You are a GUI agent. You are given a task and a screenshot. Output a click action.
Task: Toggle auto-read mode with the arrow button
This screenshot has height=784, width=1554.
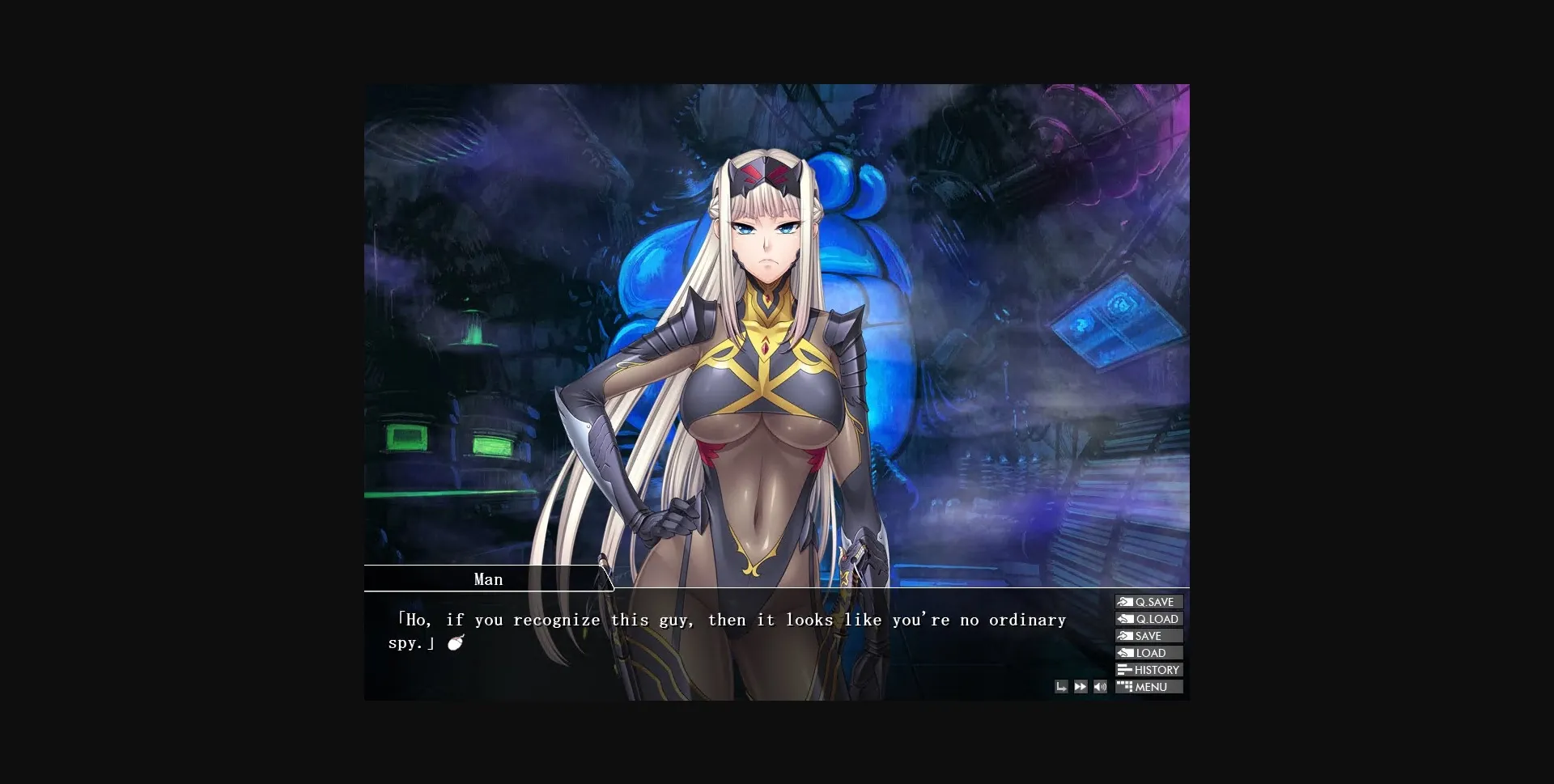coord(1061,686)
